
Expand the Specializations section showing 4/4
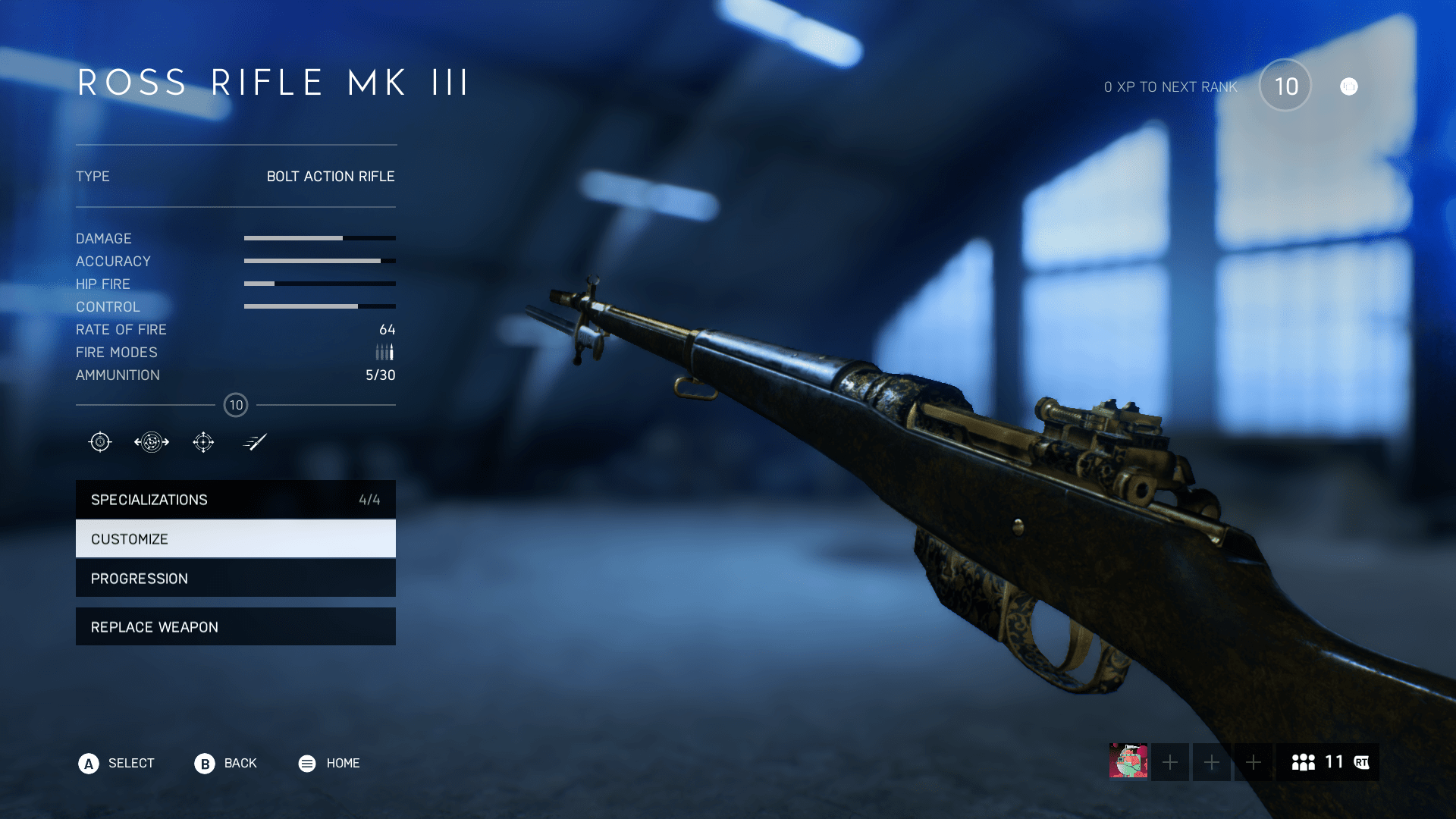coord(235,499)
